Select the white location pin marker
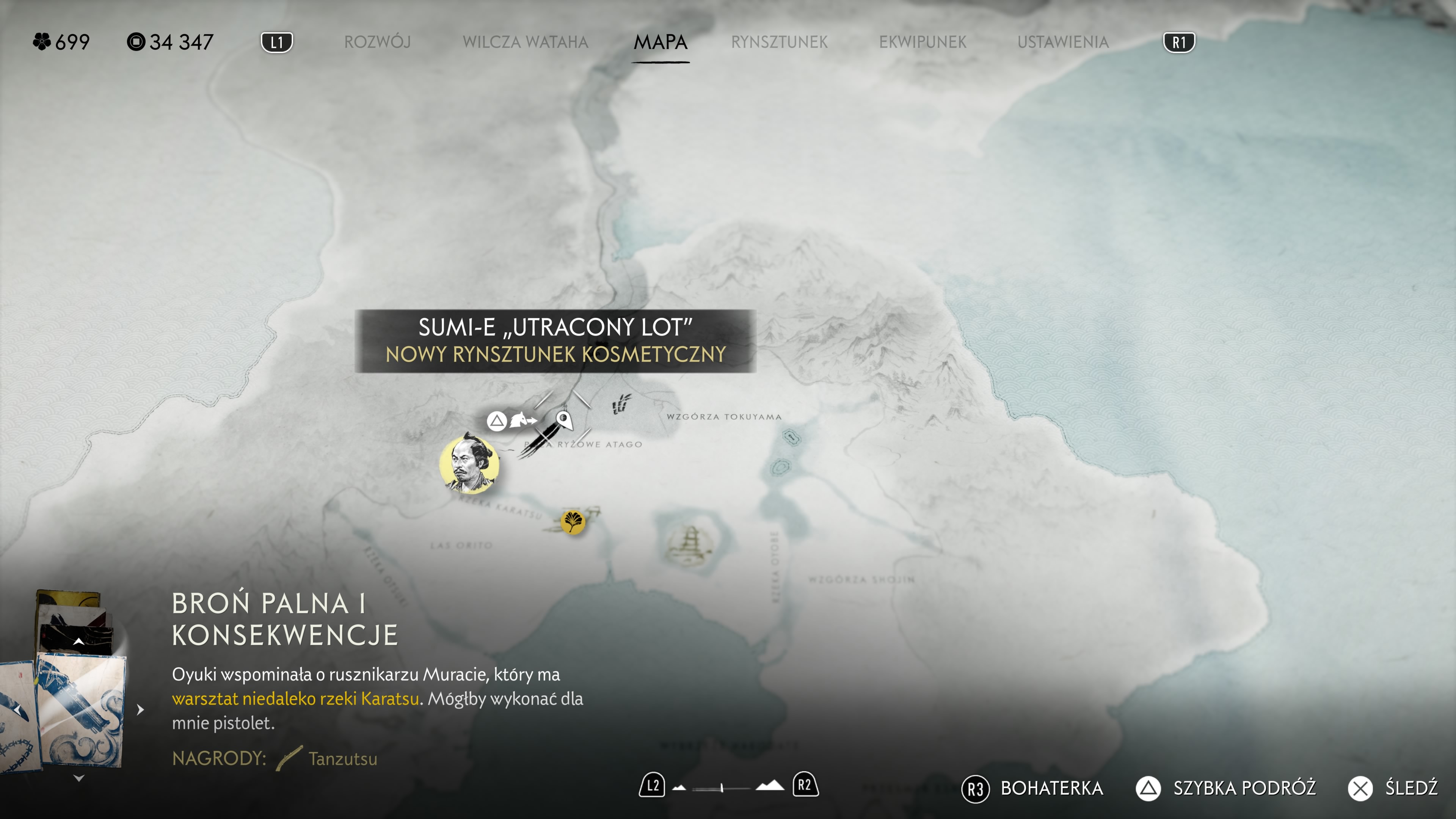Viewport: 1456px width, 819px height. [x=563, y=419]
